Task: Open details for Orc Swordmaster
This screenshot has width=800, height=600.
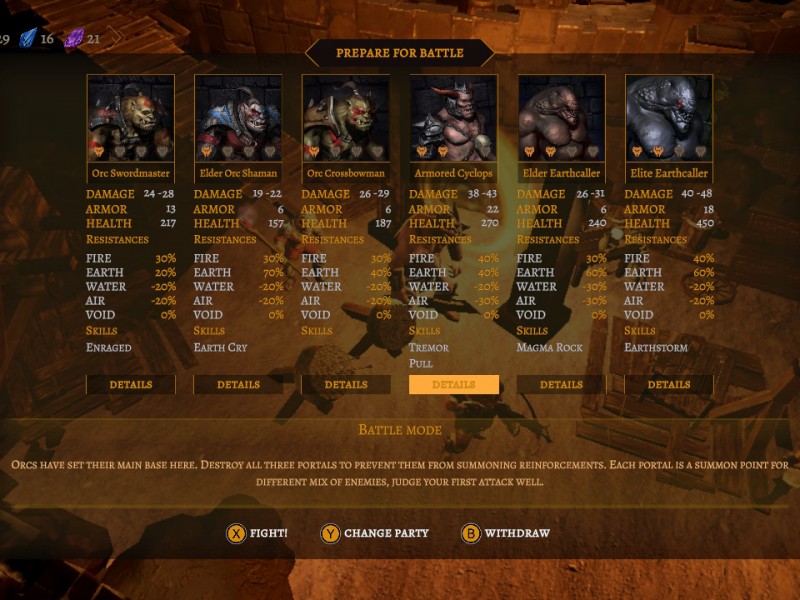Action: point(131,385)
